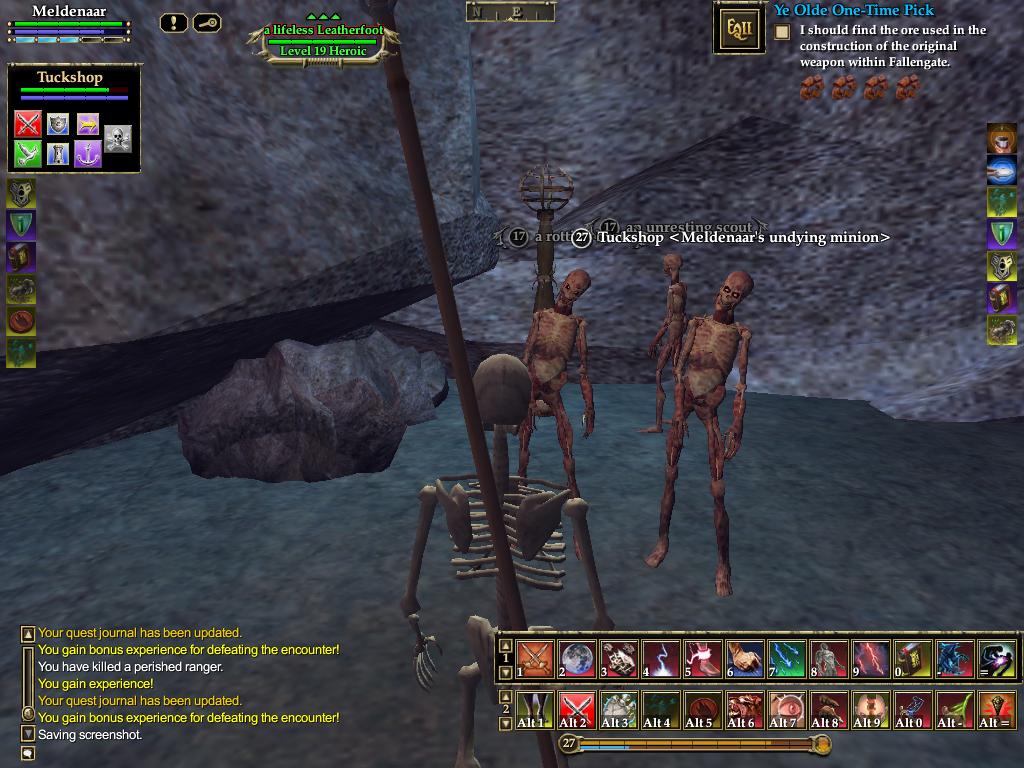This screenshot has width=1024, height=768.
Task: Select the purple anchor pet command
Action: click(88, 154)
